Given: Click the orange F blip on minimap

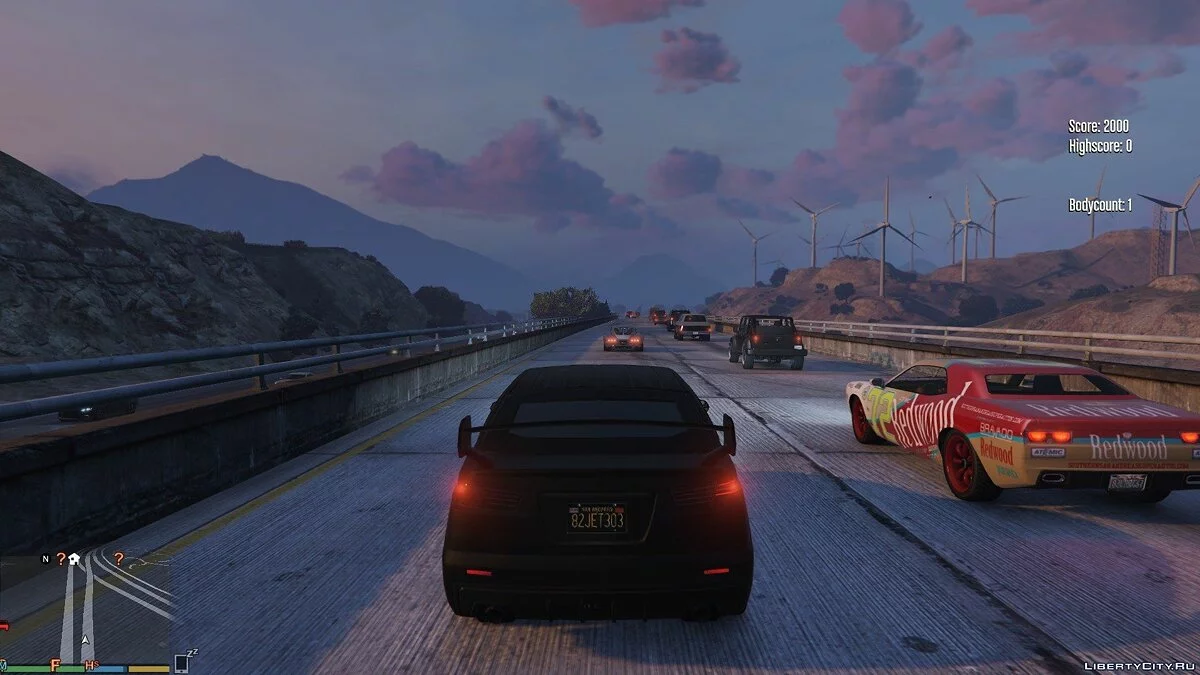Looking at the screenshot, I should [x=56, y=664].
